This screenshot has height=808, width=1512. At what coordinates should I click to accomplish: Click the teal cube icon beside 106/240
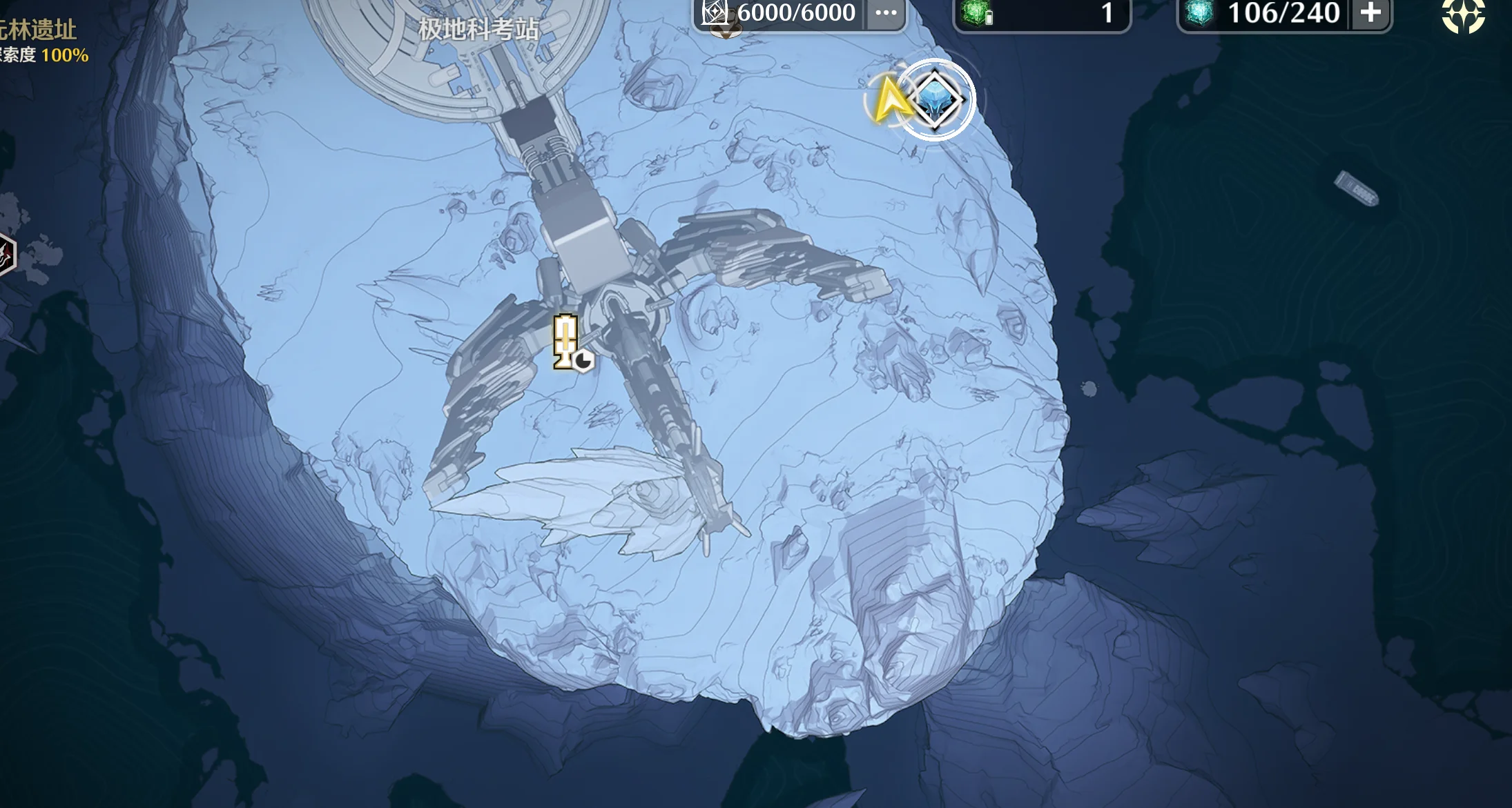[1200, 12]
